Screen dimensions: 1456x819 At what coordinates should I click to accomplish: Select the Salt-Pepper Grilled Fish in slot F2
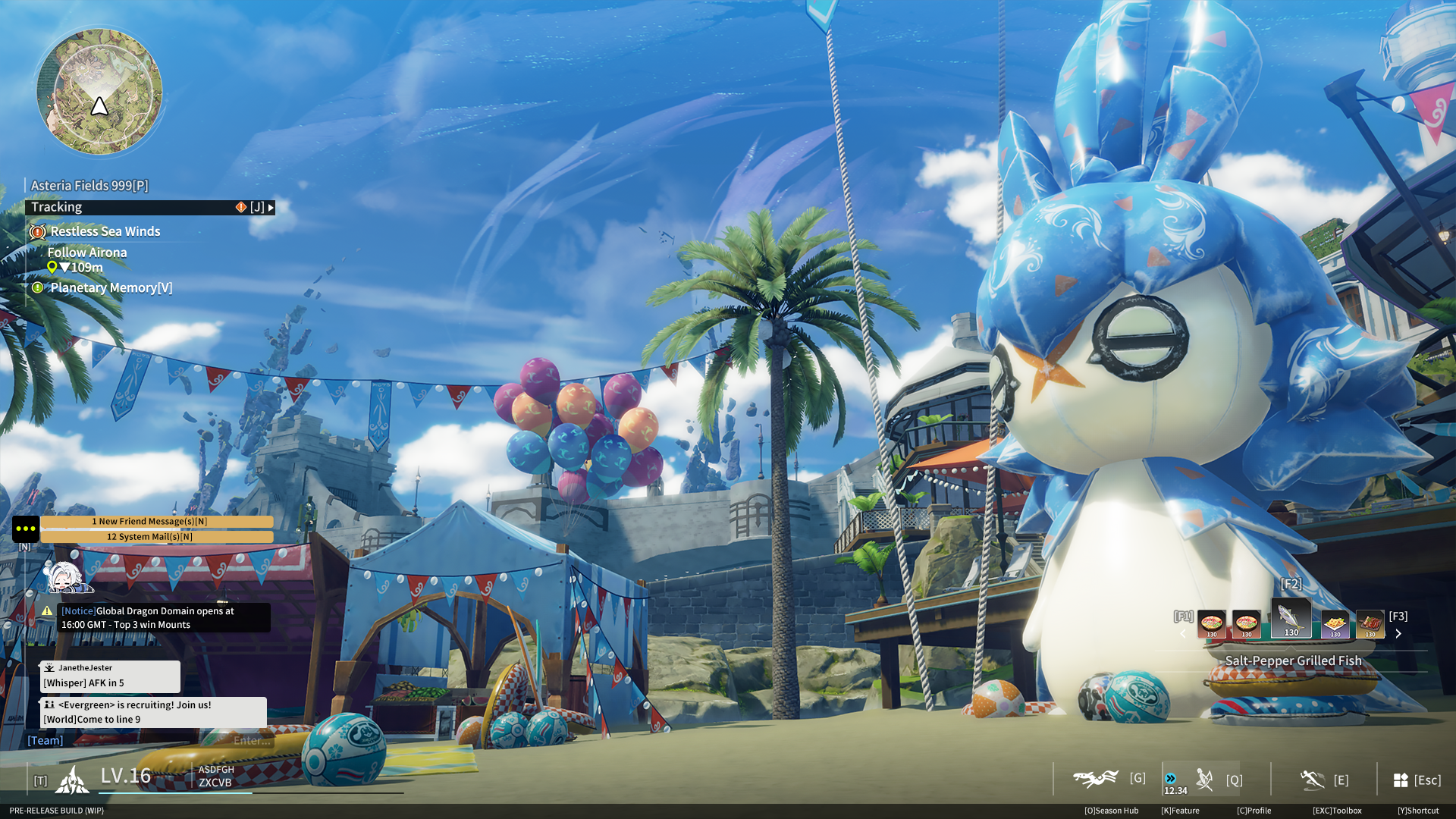point(1291,617)
